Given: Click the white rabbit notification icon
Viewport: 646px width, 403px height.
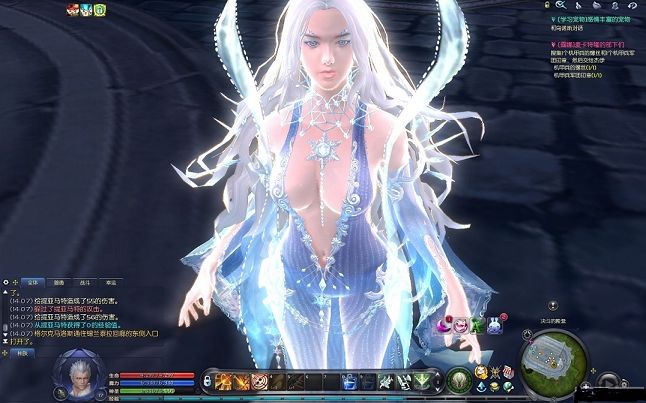Looking at the screenshot, I should pyautogui.click(x=494, y=324).
